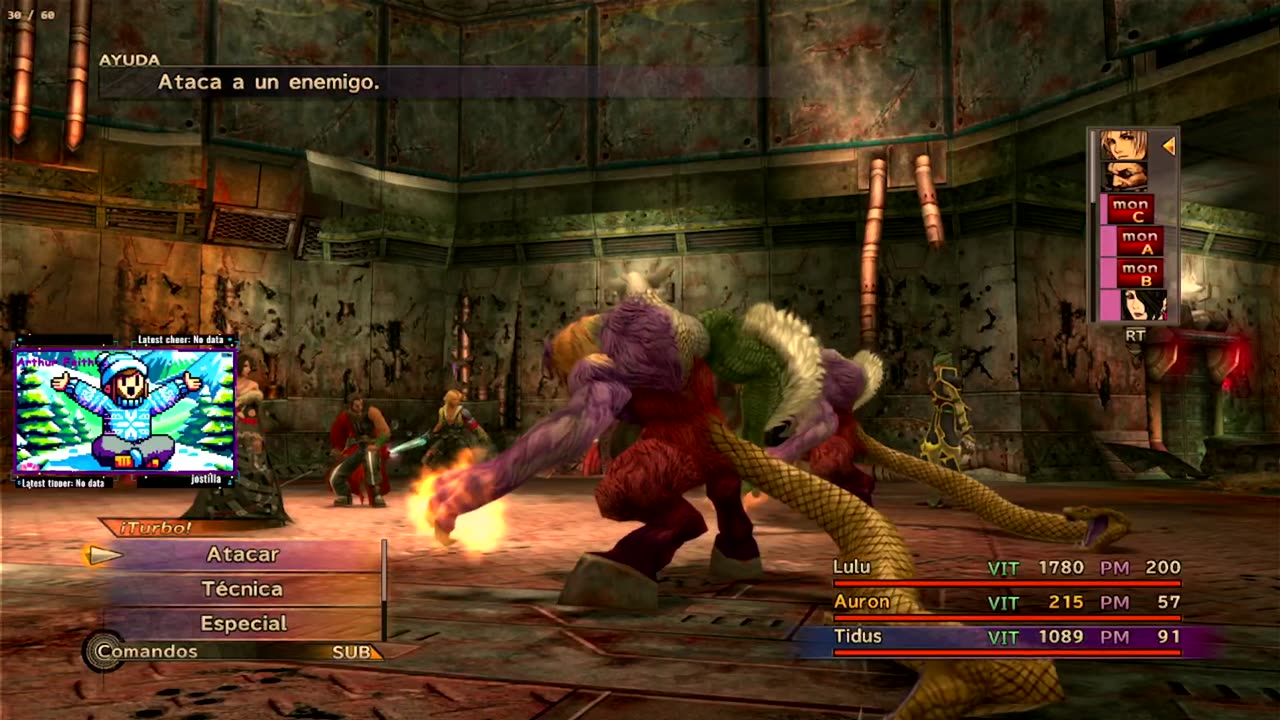Select Tidus's portrait in the turn order
This screenshot has width=1280, height=720.
(1123, 146)
